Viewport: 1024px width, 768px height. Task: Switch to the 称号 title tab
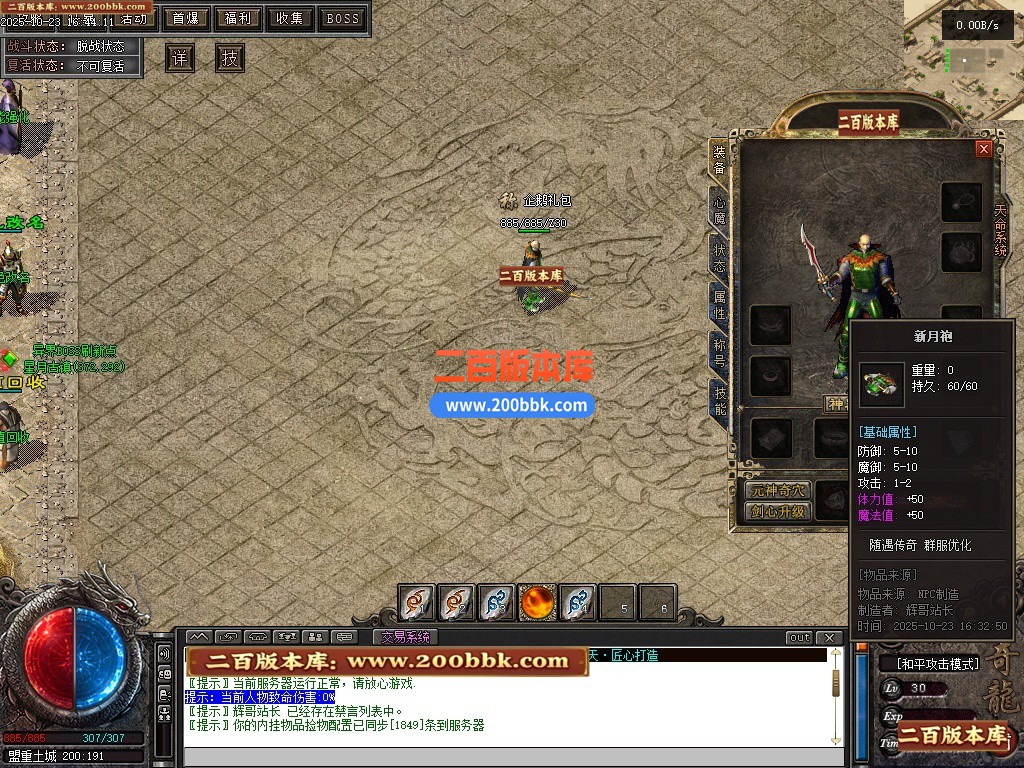719,352
